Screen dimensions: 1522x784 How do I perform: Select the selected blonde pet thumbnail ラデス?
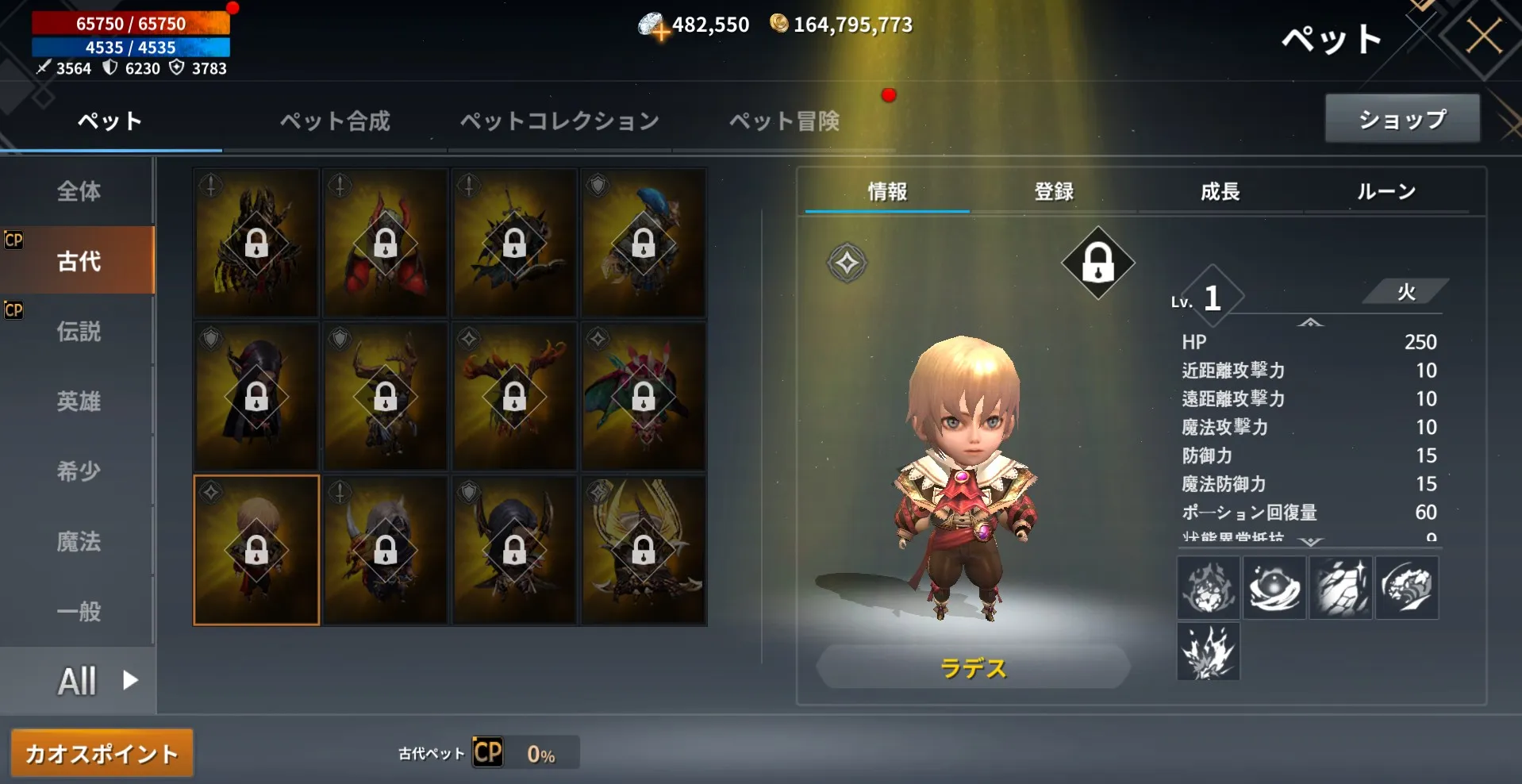(256, 549)
